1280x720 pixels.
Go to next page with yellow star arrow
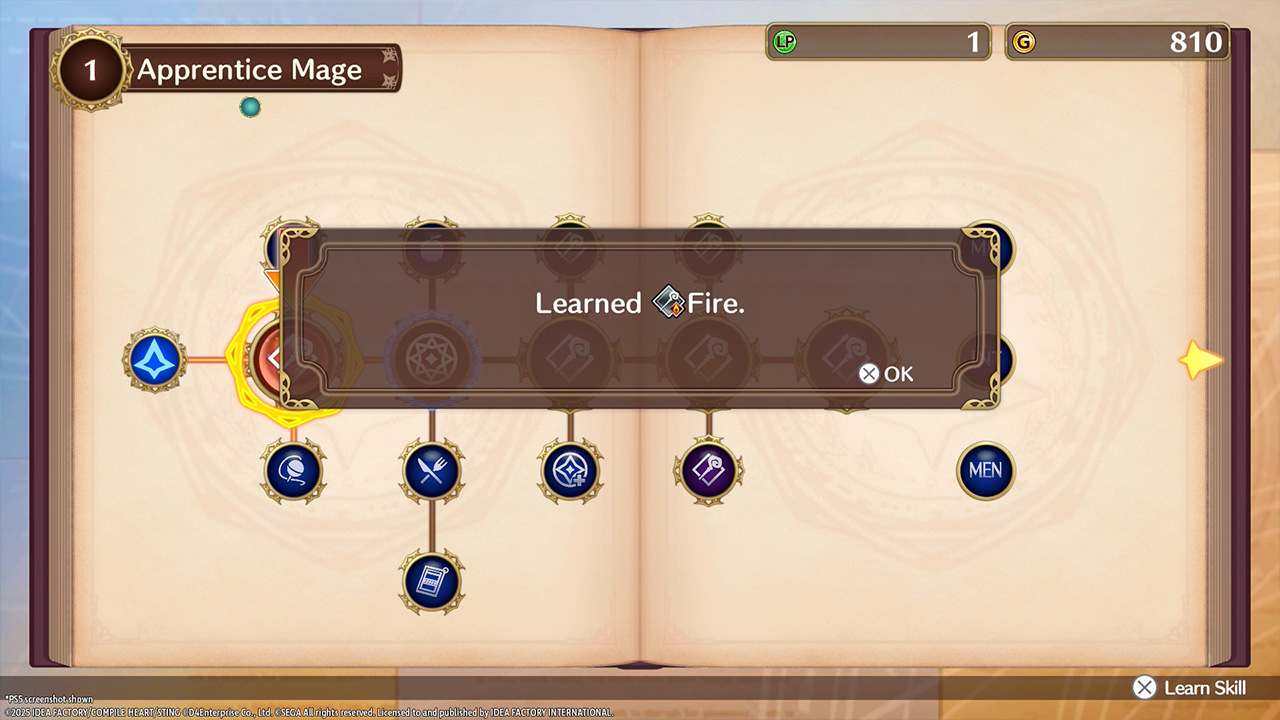point(1200,360)
